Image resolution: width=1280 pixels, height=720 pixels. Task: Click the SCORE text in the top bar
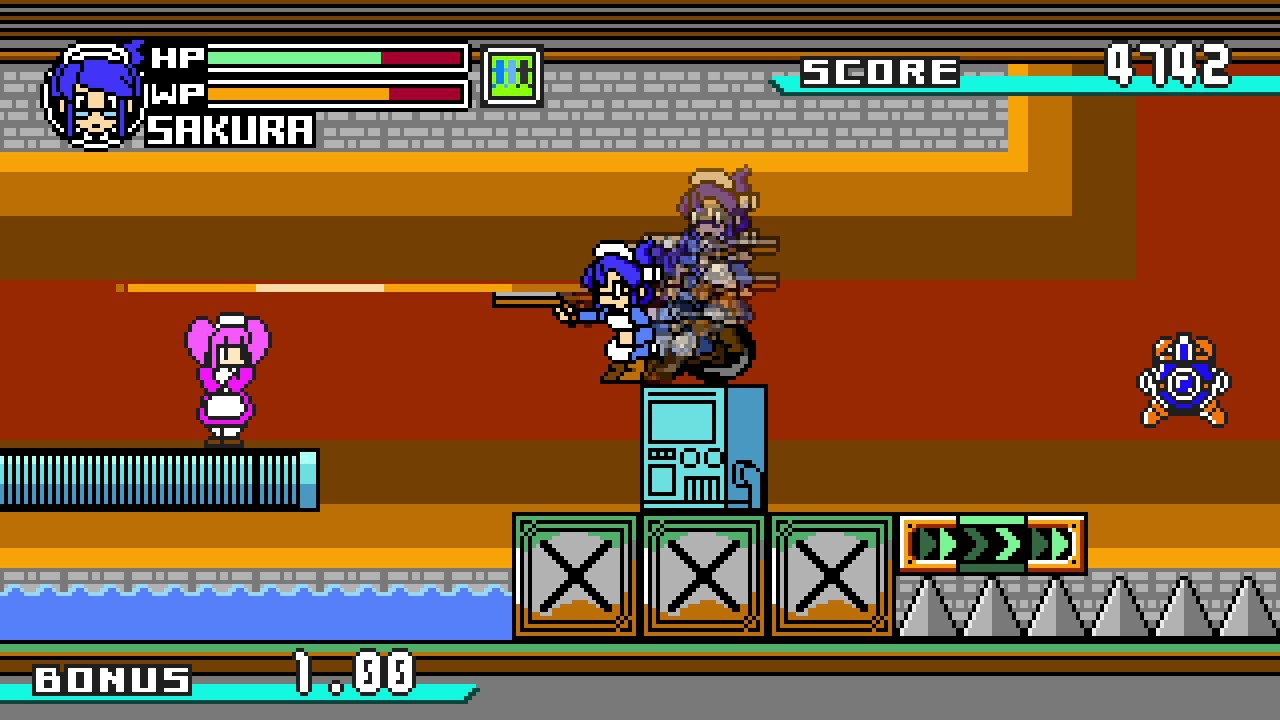pos(880,70)
